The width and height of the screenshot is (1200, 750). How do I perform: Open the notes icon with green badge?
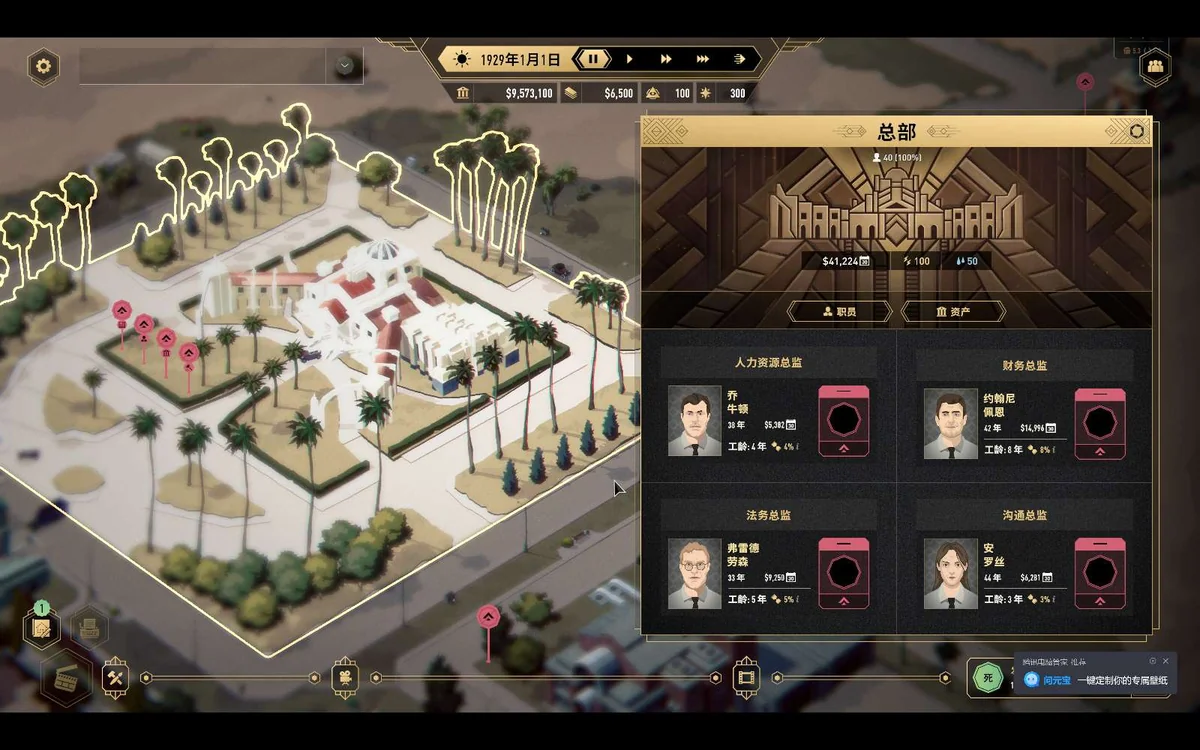[42, 628]
